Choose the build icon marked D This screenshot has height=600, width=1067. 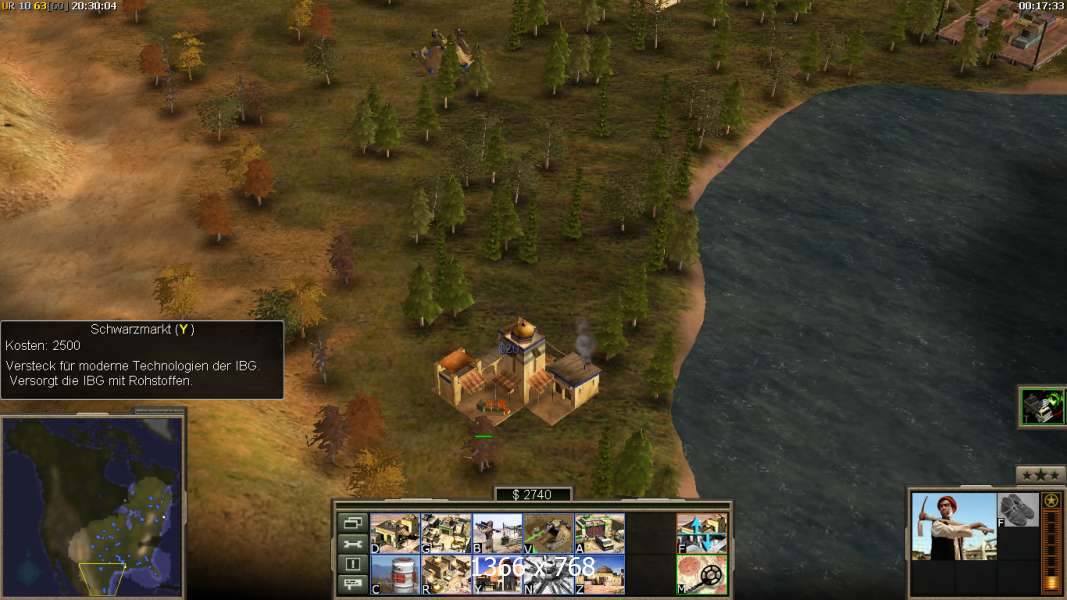(395, 533)
